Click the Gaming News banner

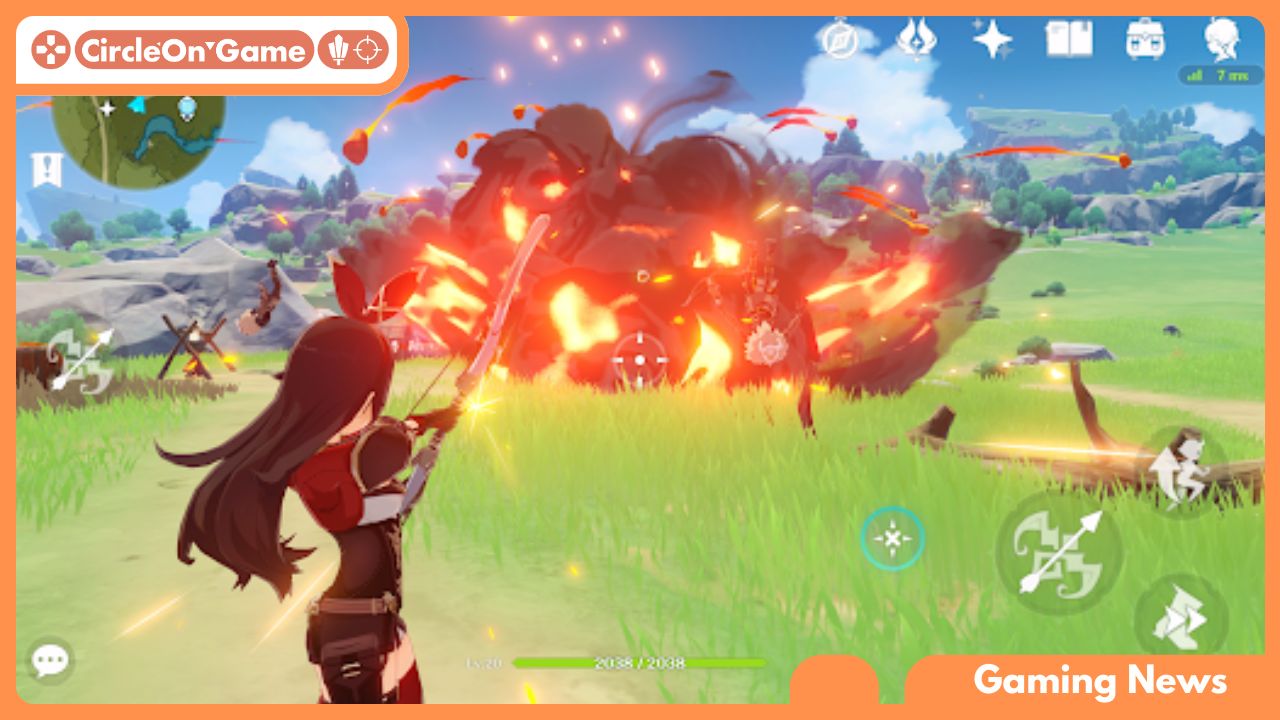[x=1100, y=680]
